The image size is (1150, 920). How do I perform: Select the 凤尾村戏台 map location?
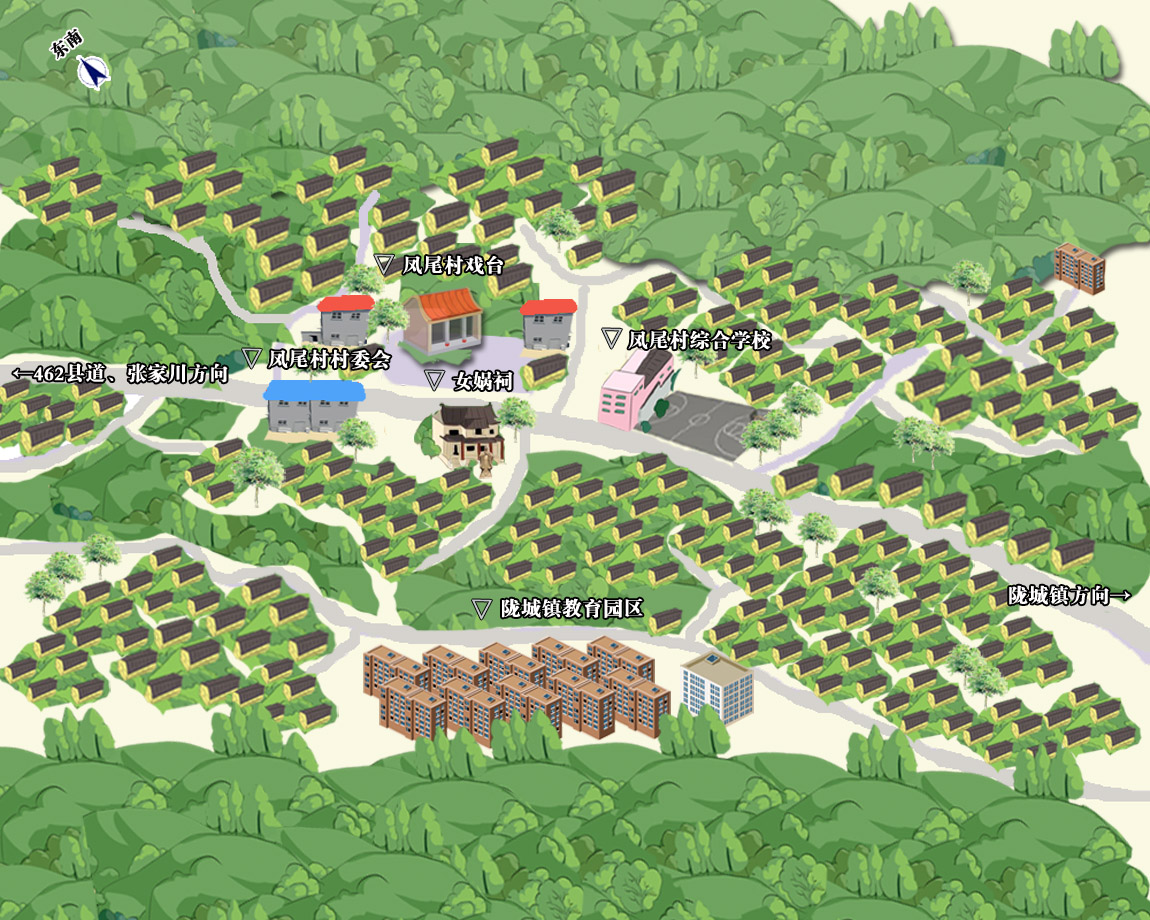click(440, 266)
